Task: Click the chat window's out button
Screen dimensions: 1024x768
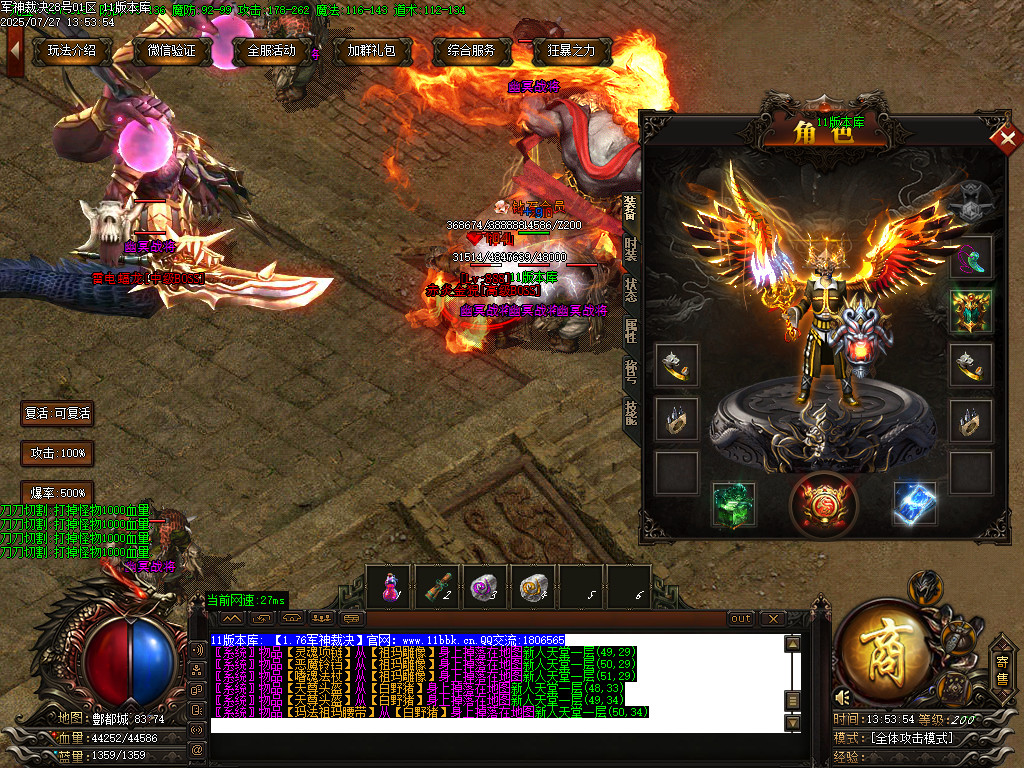Action: 740,619
